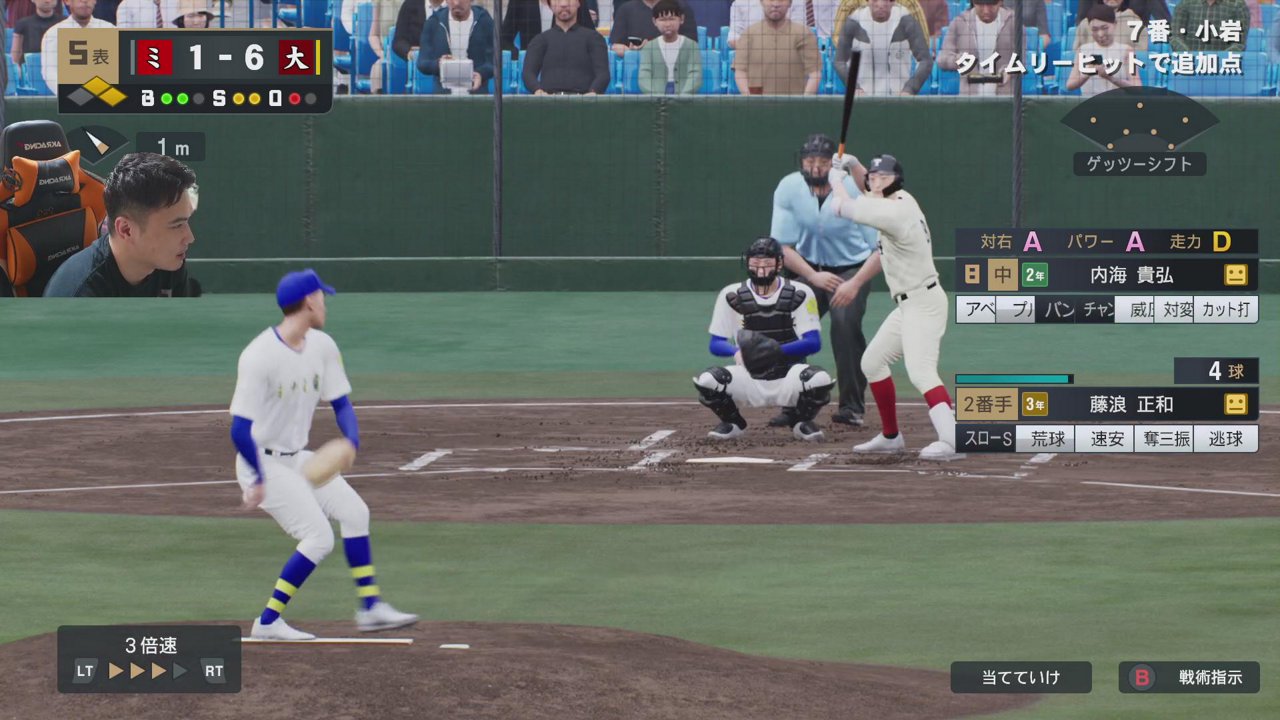Adjust the 3倍速 playback speed indicator
The image size is (1280, 720).
pyautogui.click(x=149, y=659)
